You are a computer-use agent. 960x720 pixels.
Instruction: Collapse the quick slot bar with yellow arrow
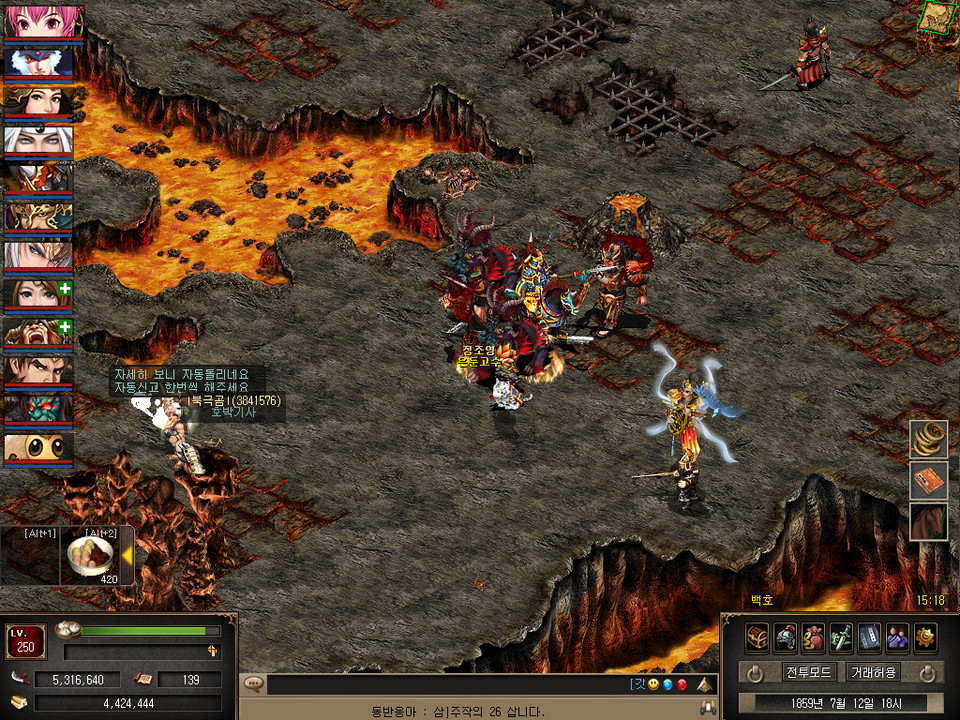coord(127,557)
